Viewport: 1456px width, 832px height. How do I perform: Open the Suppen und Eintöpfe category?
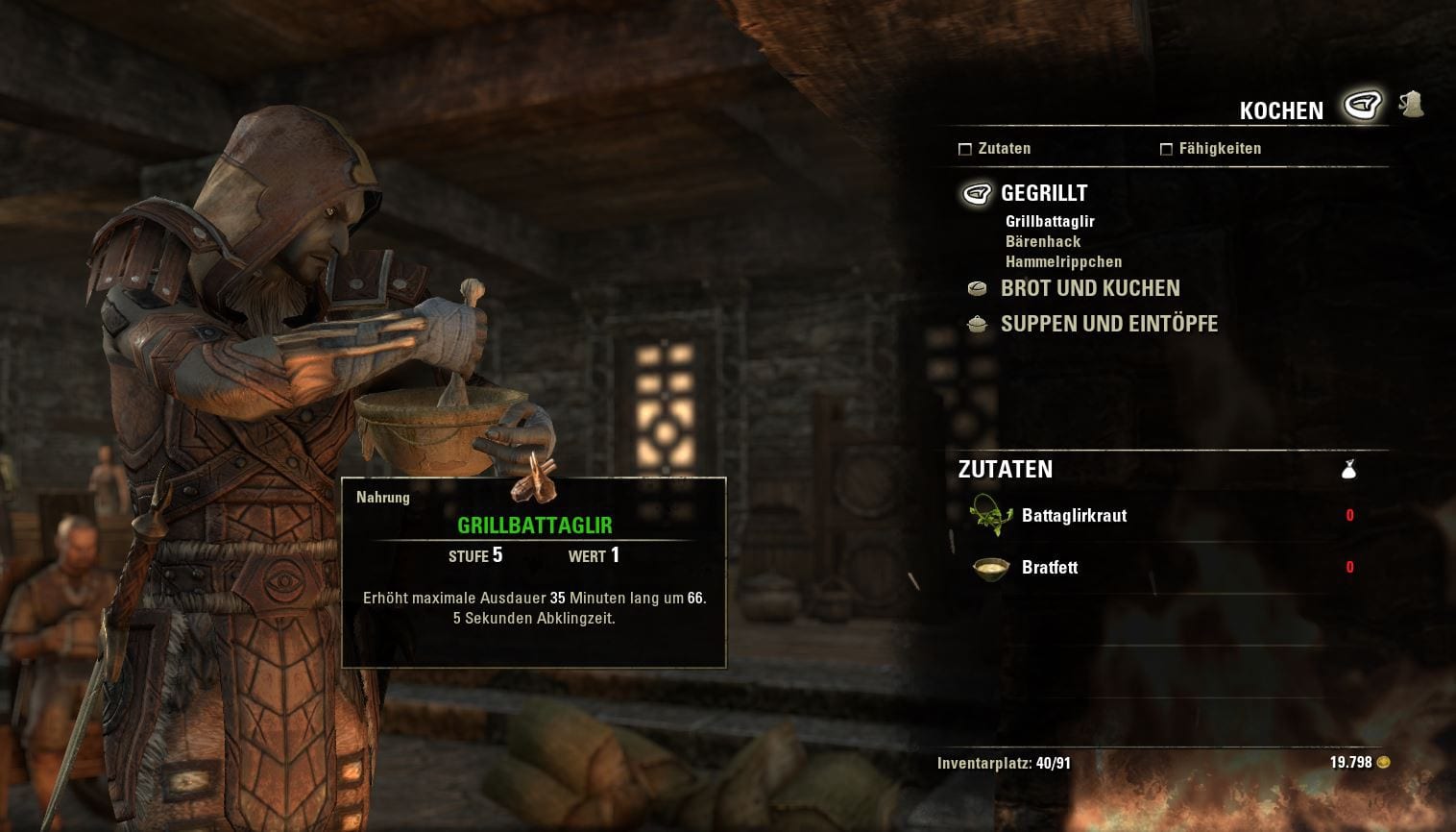pos(1108,324)
